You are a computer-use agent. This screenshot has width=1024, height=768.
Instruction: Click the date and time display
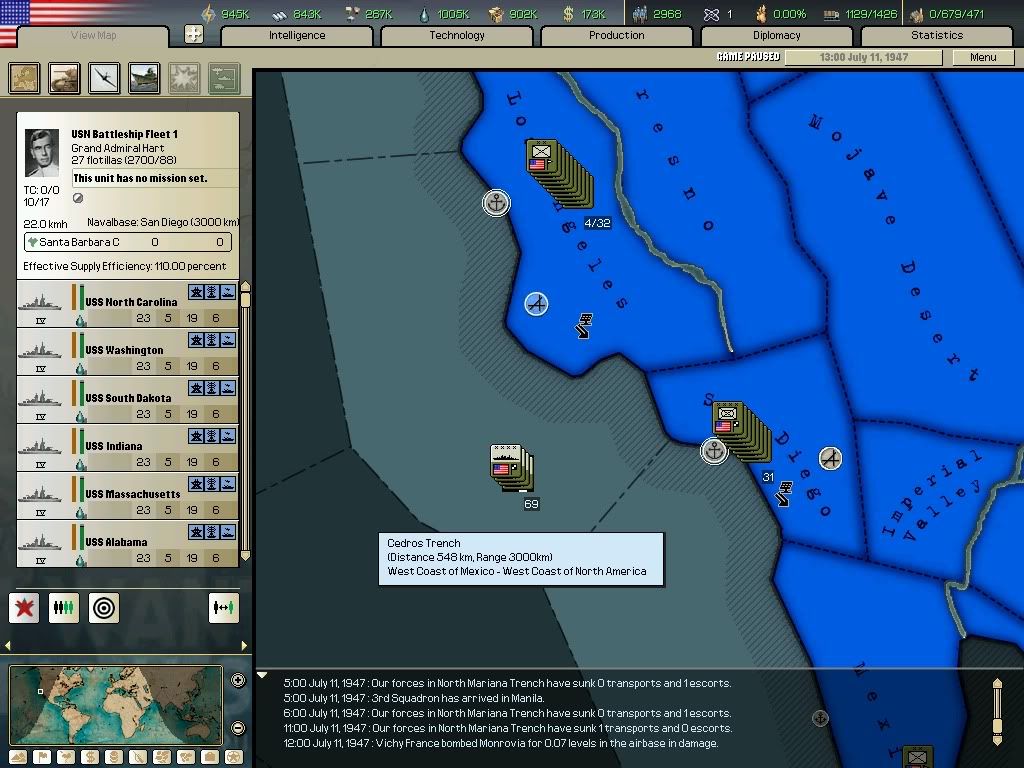(863, 58)
